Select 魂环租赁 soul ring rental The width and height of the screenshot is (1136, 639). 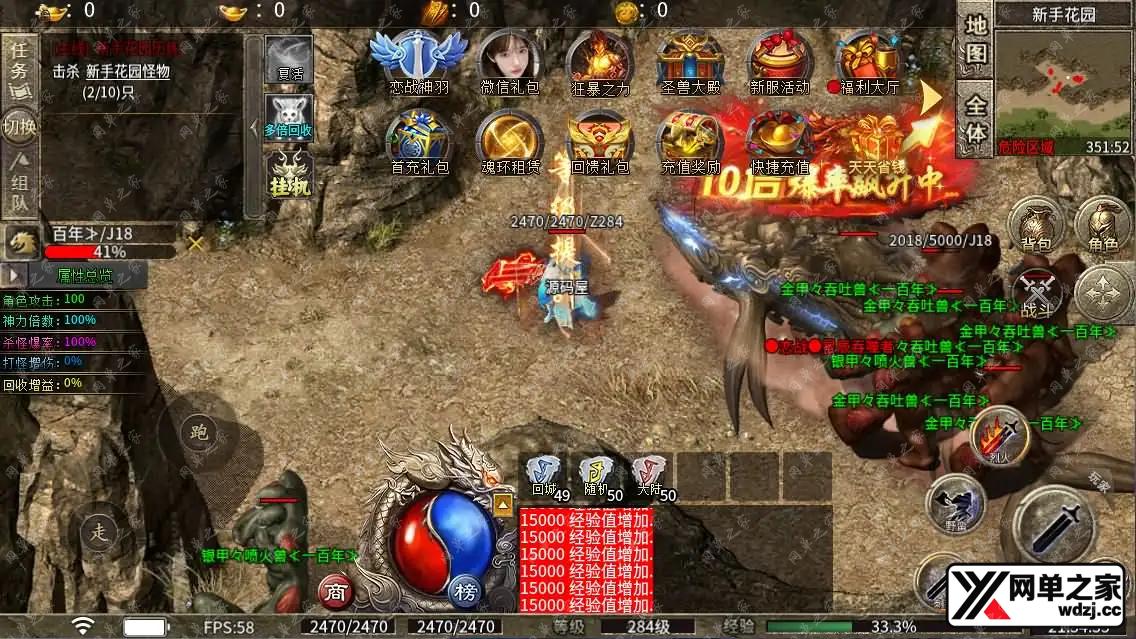click(x=510, y=140)
